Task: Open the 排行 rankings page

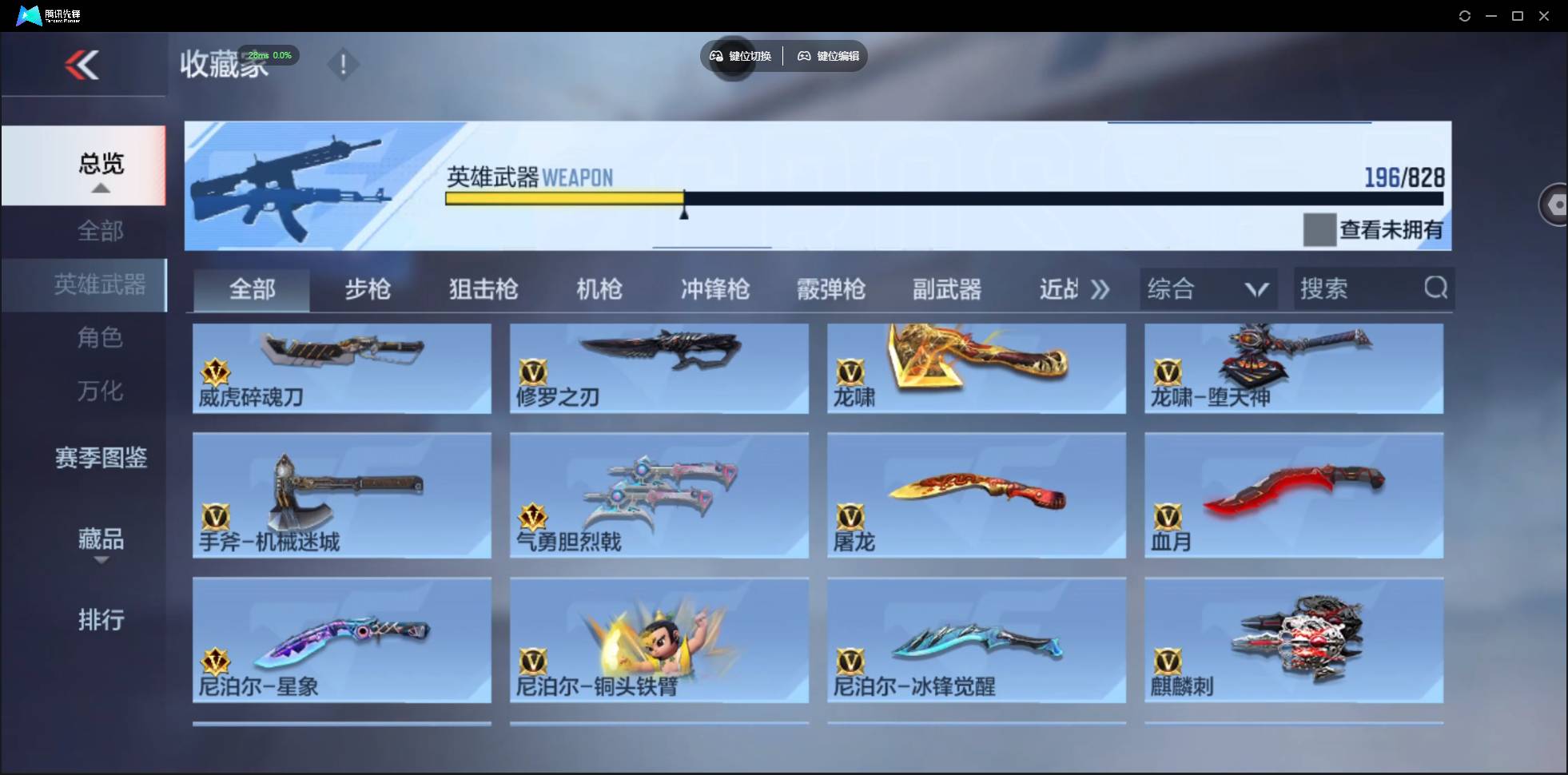Action: pos(101,619)
